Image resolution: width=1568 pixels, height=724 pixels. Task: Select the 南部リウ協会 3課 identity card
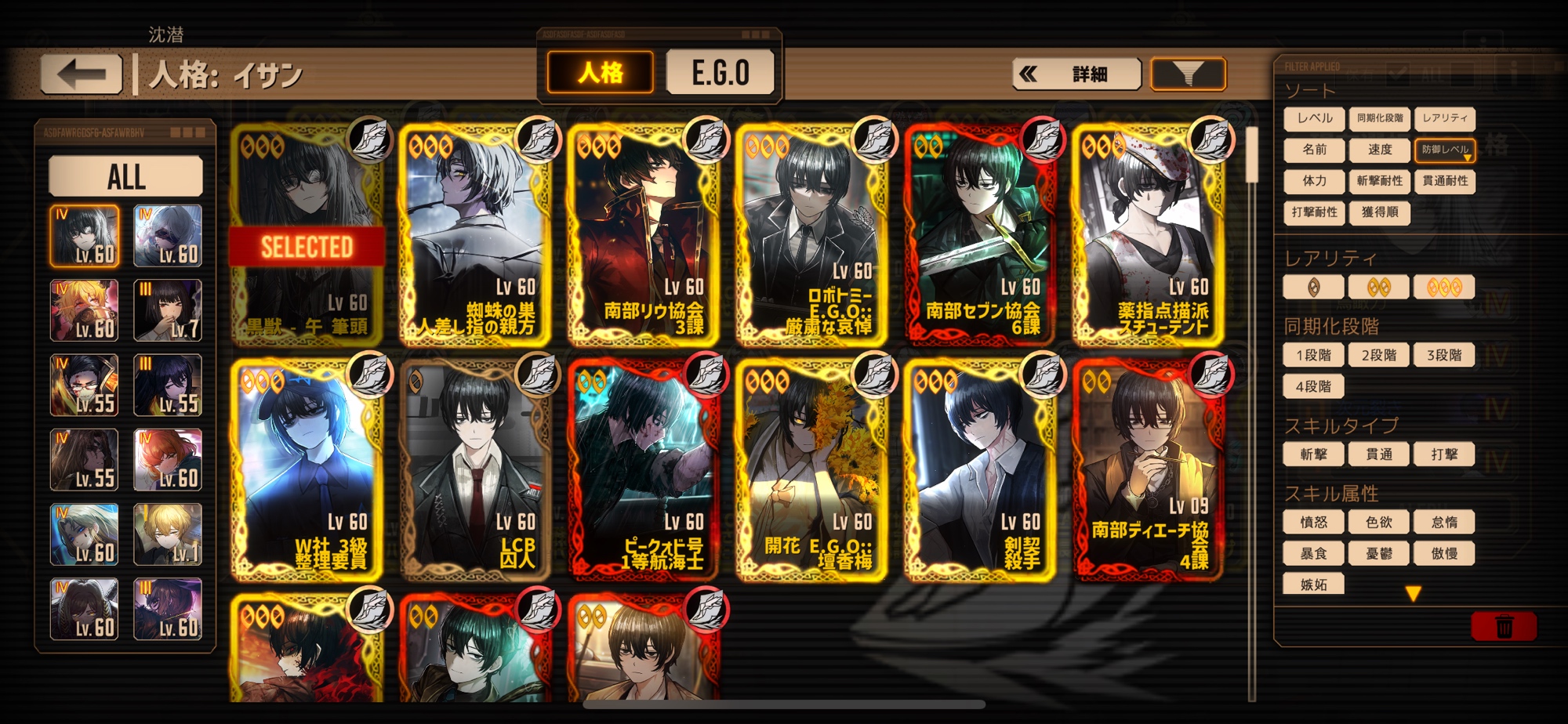[644, 235]
